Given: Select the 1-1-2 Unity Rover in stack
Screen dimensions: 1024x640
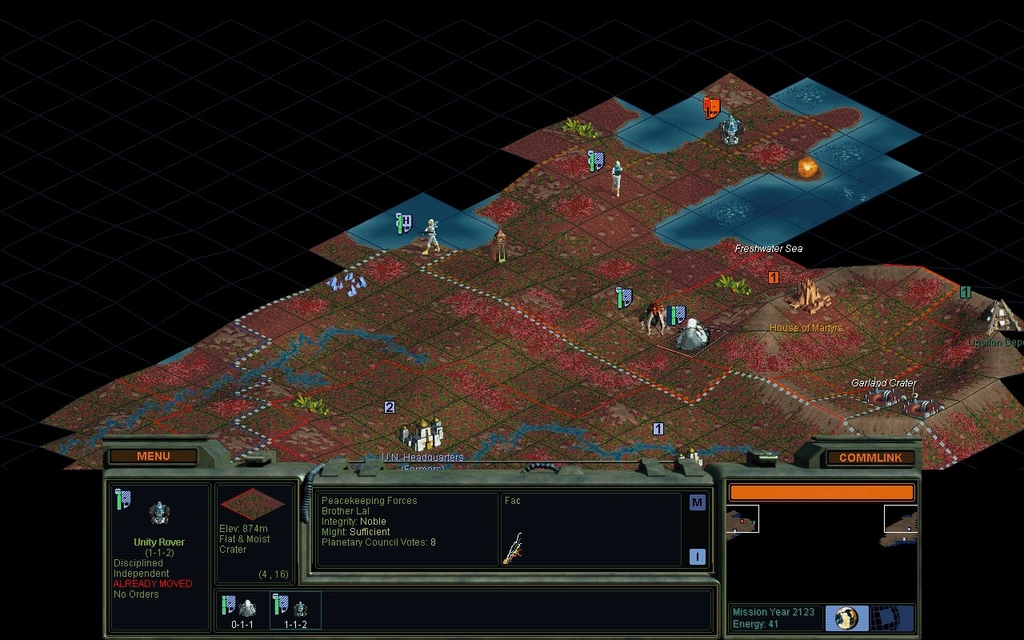Looking at the screenshot, I should (x=295, y=608).
